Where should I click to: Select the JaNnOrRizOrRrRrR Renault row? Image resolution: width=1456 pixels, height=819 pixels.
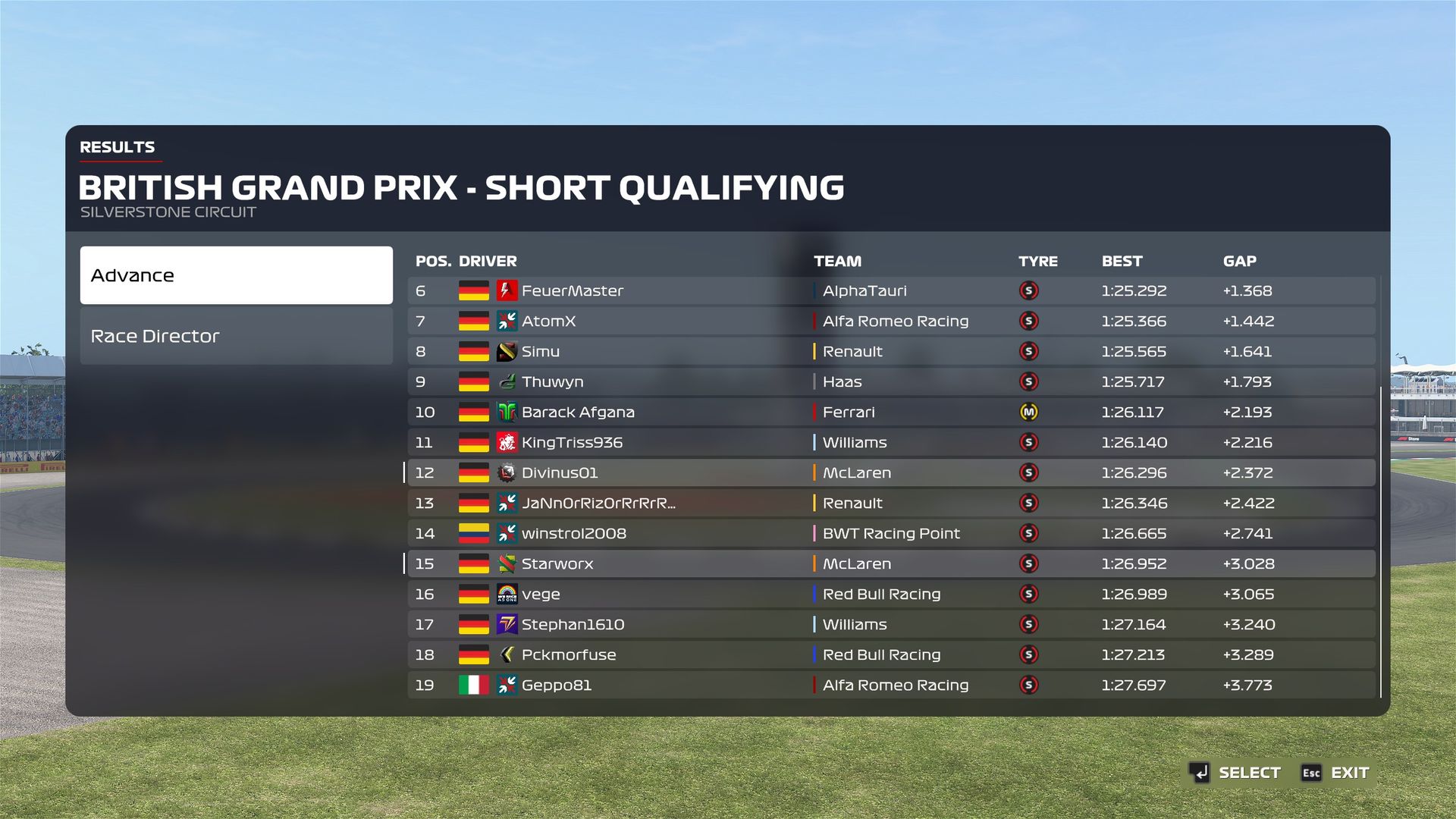891,503
